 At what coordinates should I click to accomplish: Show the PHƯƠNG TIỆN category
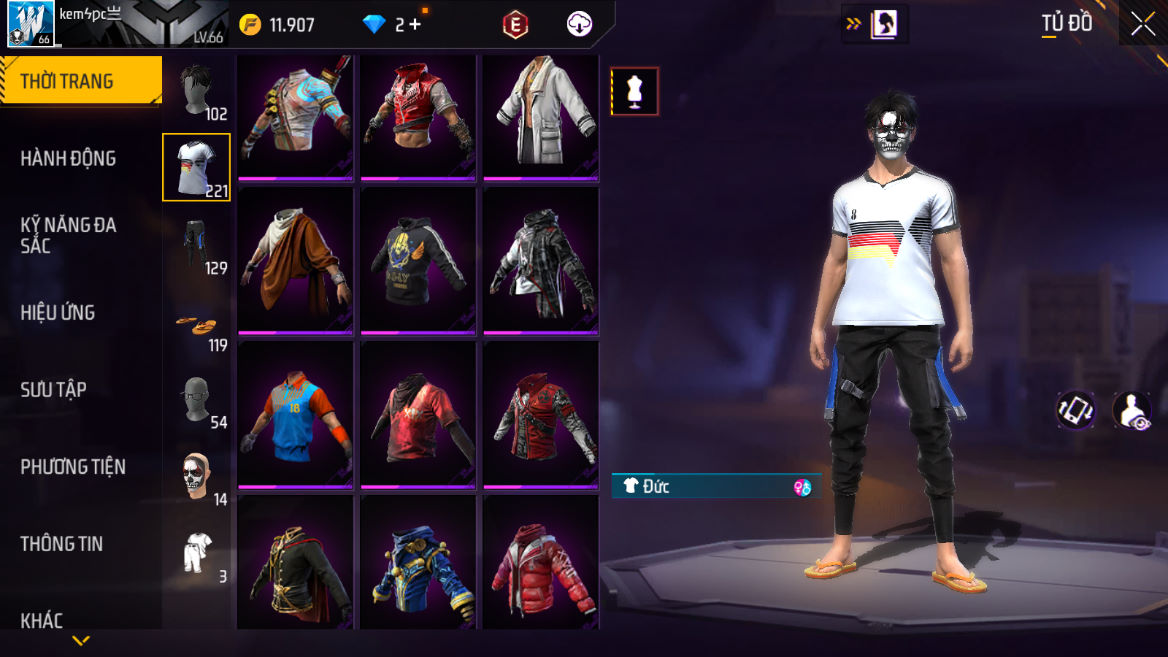point(73,466)
